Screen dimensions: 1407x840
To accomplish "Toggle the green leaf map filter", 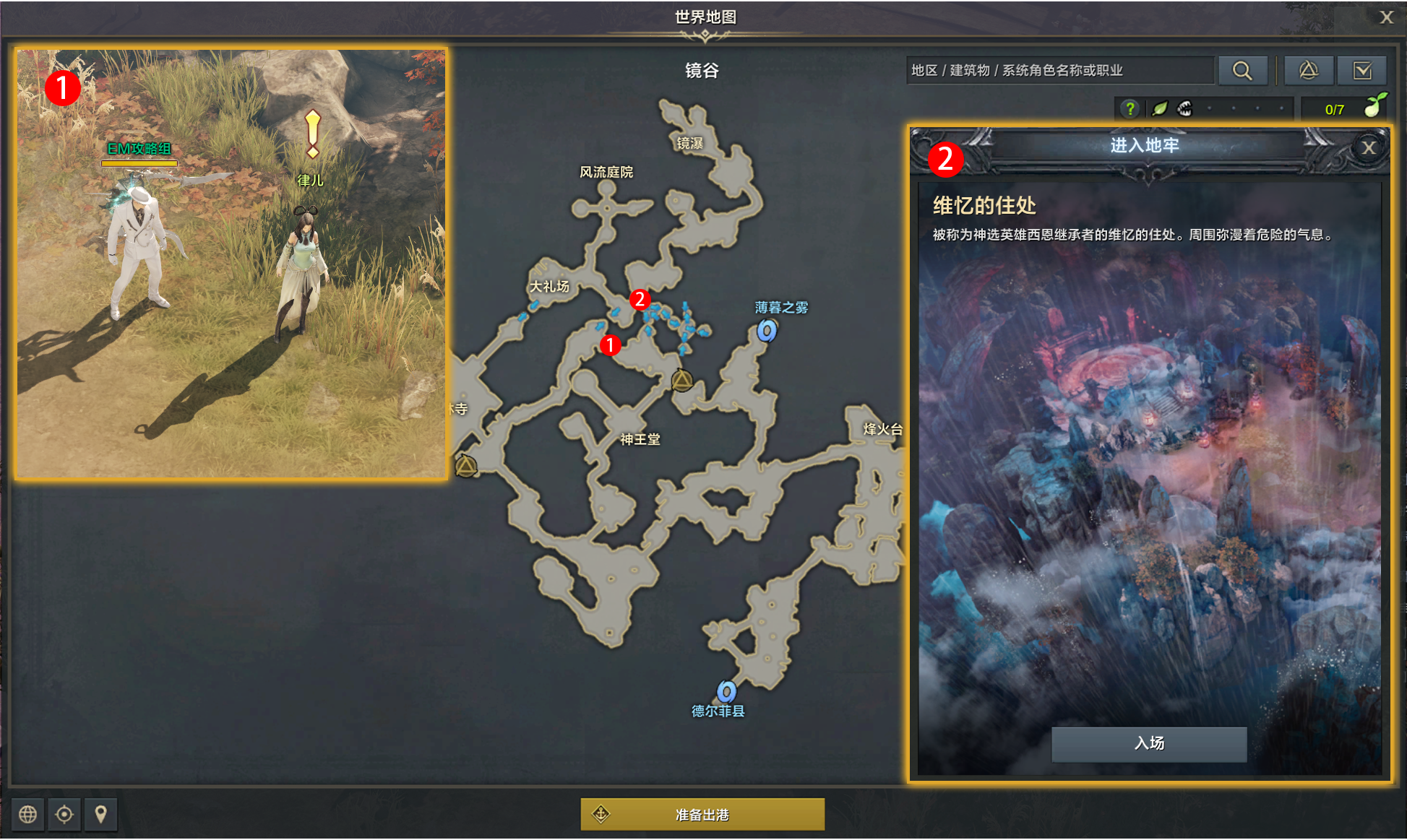I will [x=1159, y=109].
